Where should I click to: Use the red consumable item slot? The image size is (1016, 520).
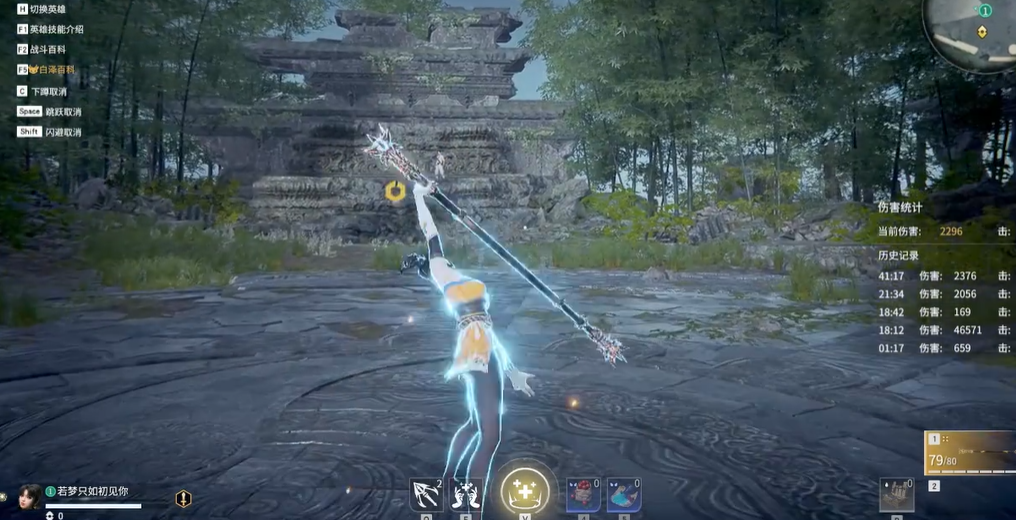tap(584, 495)
